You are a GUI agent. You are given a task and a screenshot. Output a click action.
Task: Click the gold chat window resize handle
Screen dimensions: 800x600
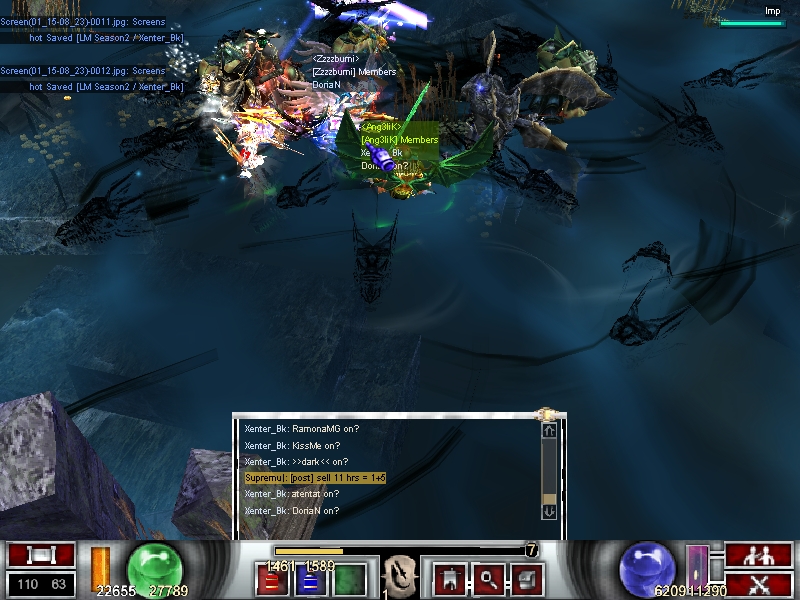coord(547,414)
